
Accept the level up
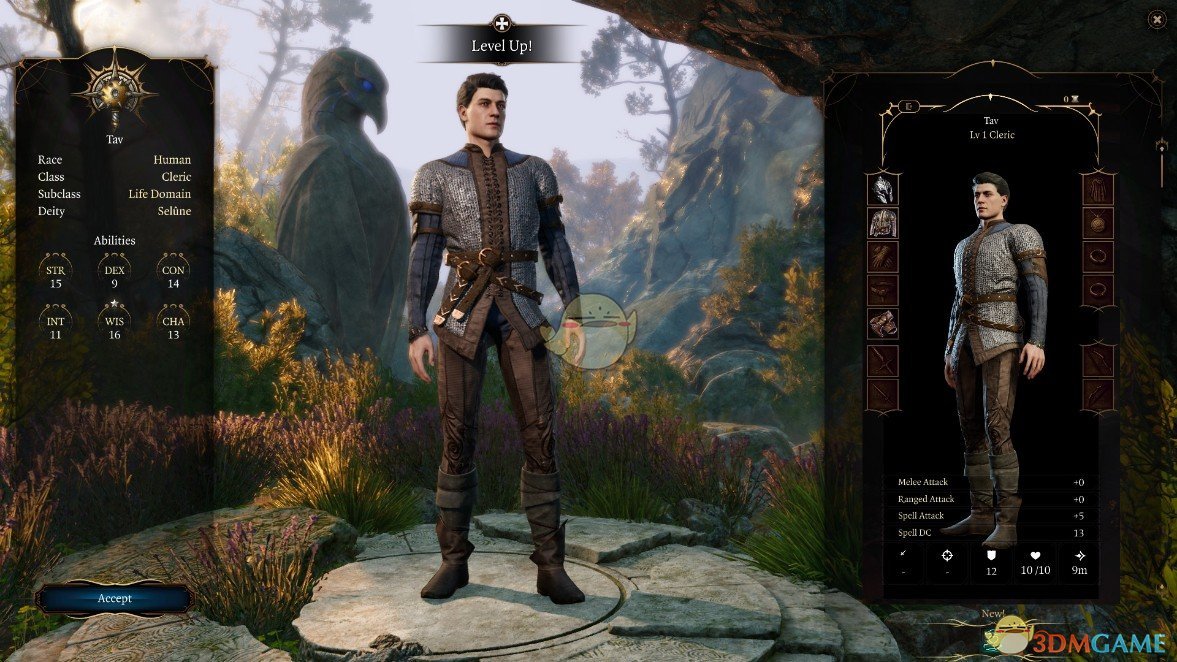tap(114, 598)
